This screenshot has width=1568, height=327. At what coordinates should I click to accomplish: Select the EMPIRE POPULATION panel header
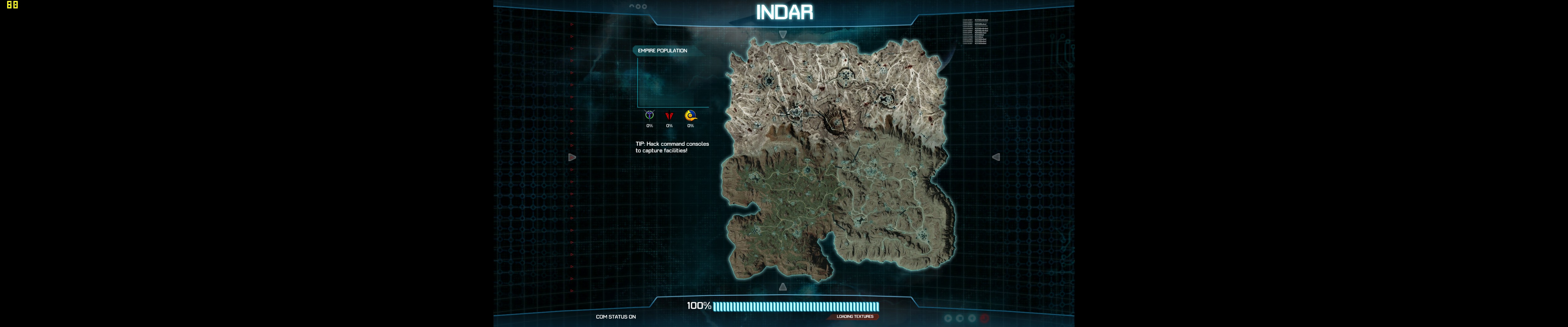pyautogui.click(x=662, y=51)
